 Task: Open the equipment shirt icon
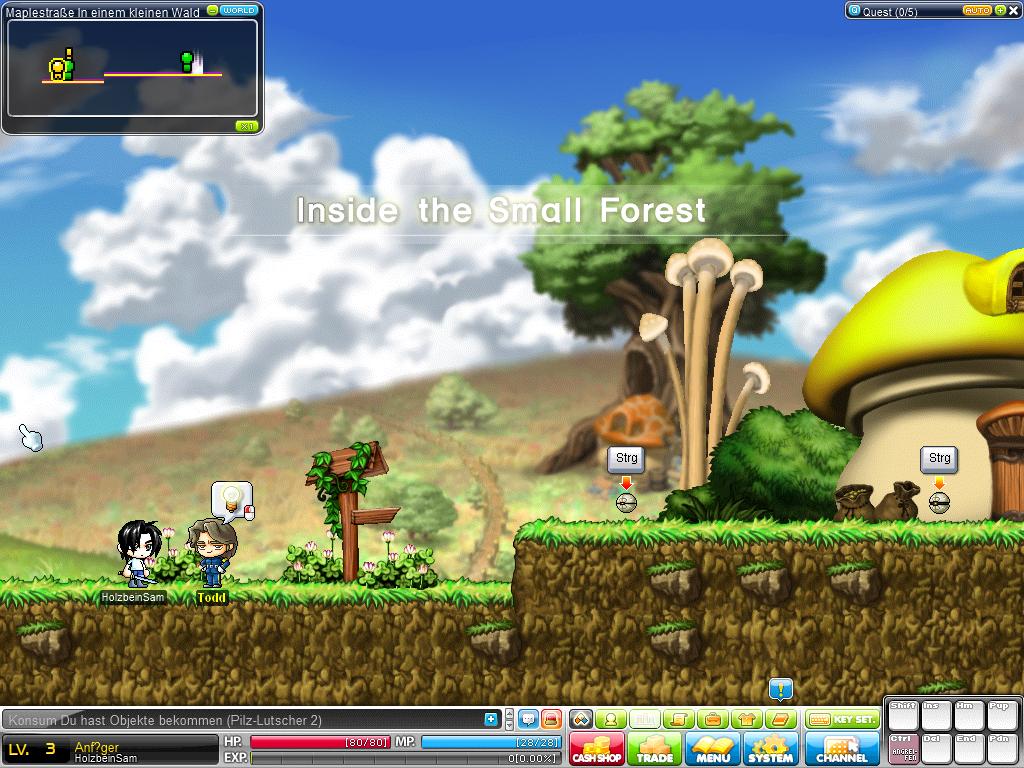(x=746, y=719)
